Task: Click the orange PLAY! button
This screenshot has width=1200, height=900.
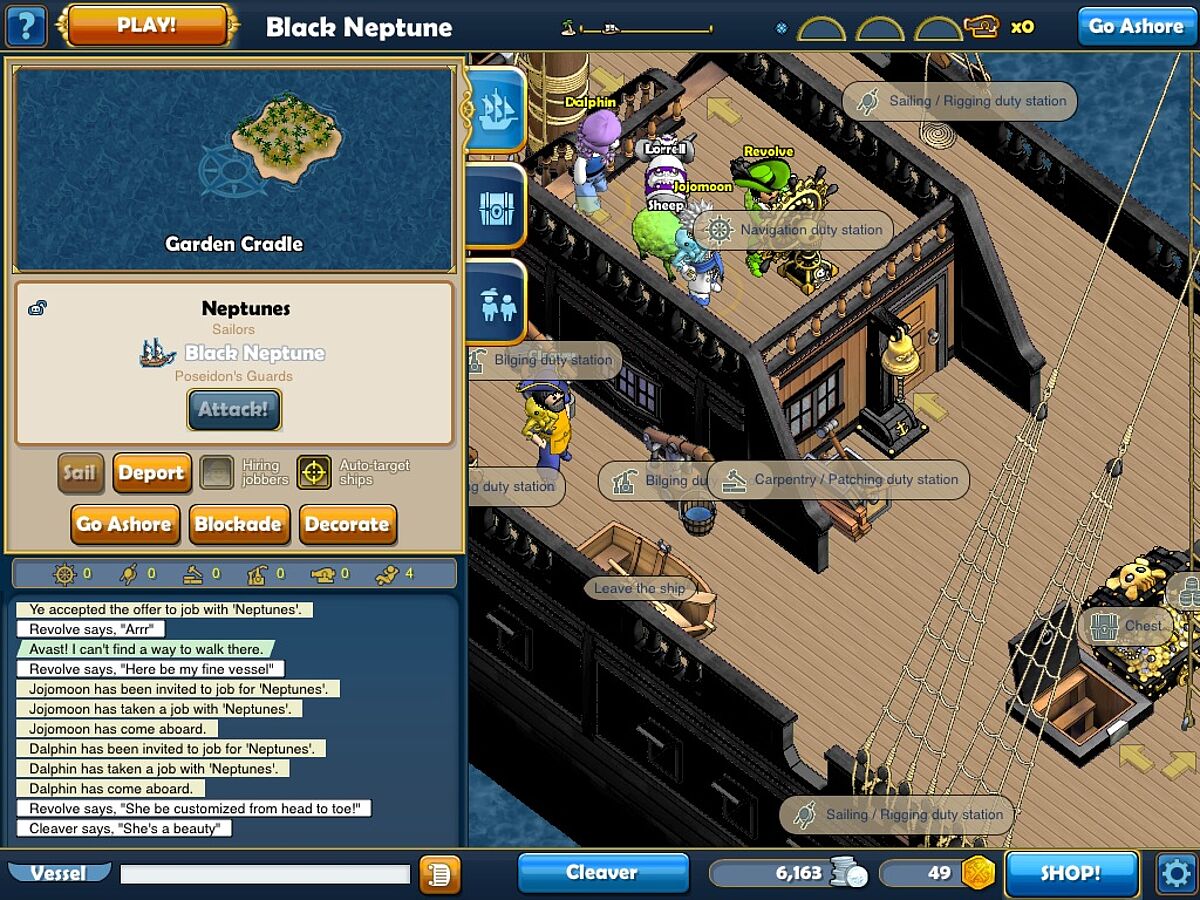Action: coord(147,26)
